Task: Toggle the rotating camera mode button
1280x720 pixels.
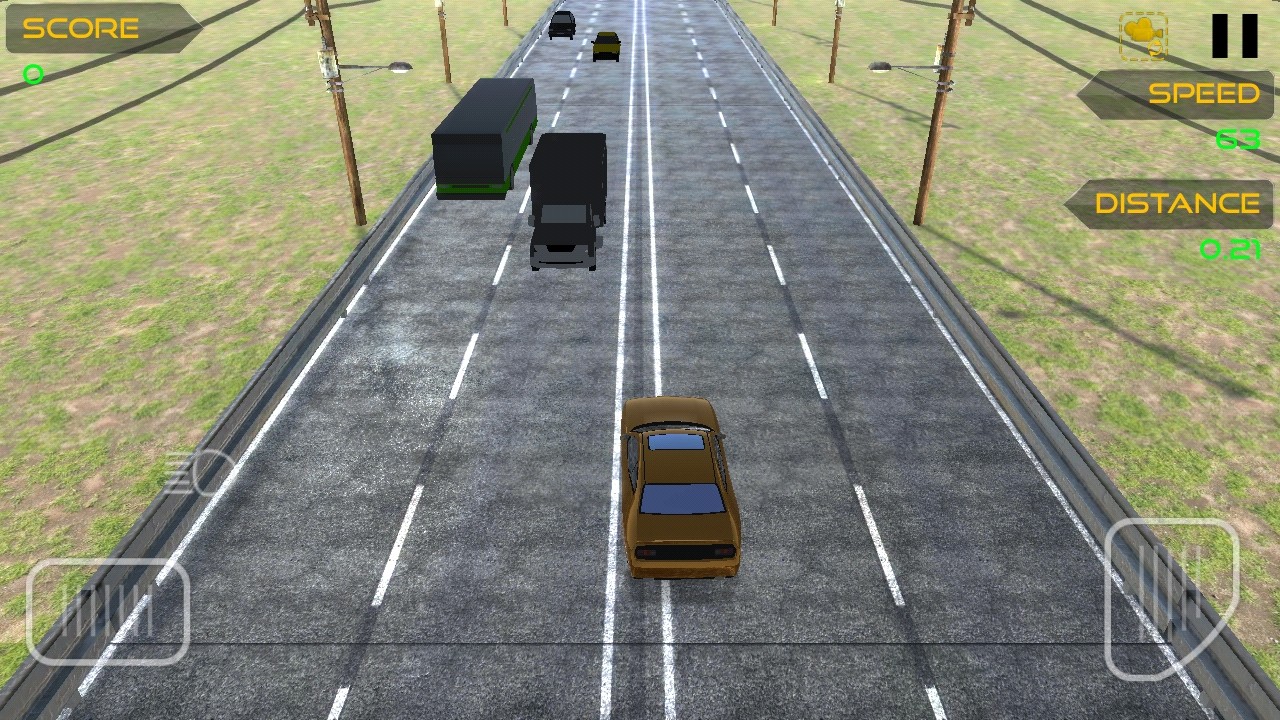Action: [x=1142, y=38]
